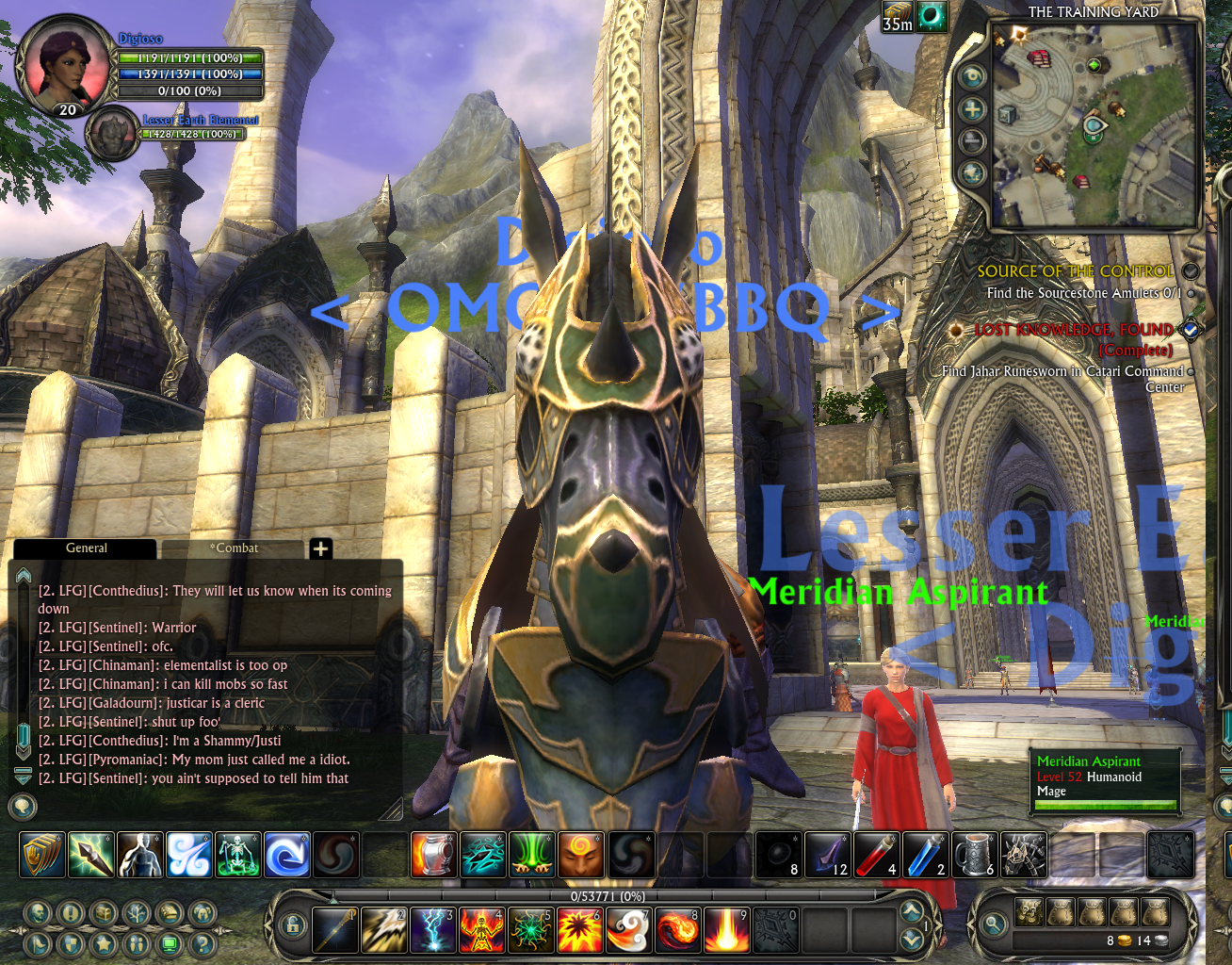Use the red health potion slot
1232x965 pixels.
point(877,855)
